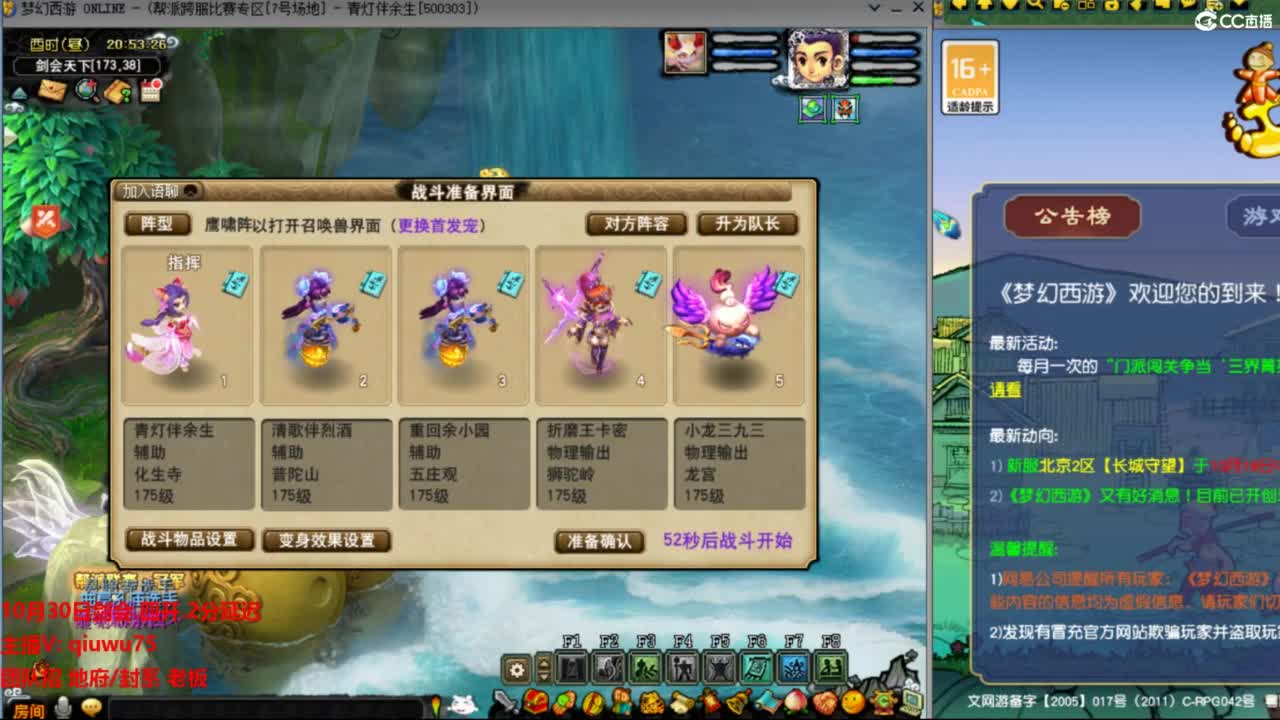Switch to the 公告榜 announcements tab
This screenshot has width=1280, height=720.
point(1070,216)
